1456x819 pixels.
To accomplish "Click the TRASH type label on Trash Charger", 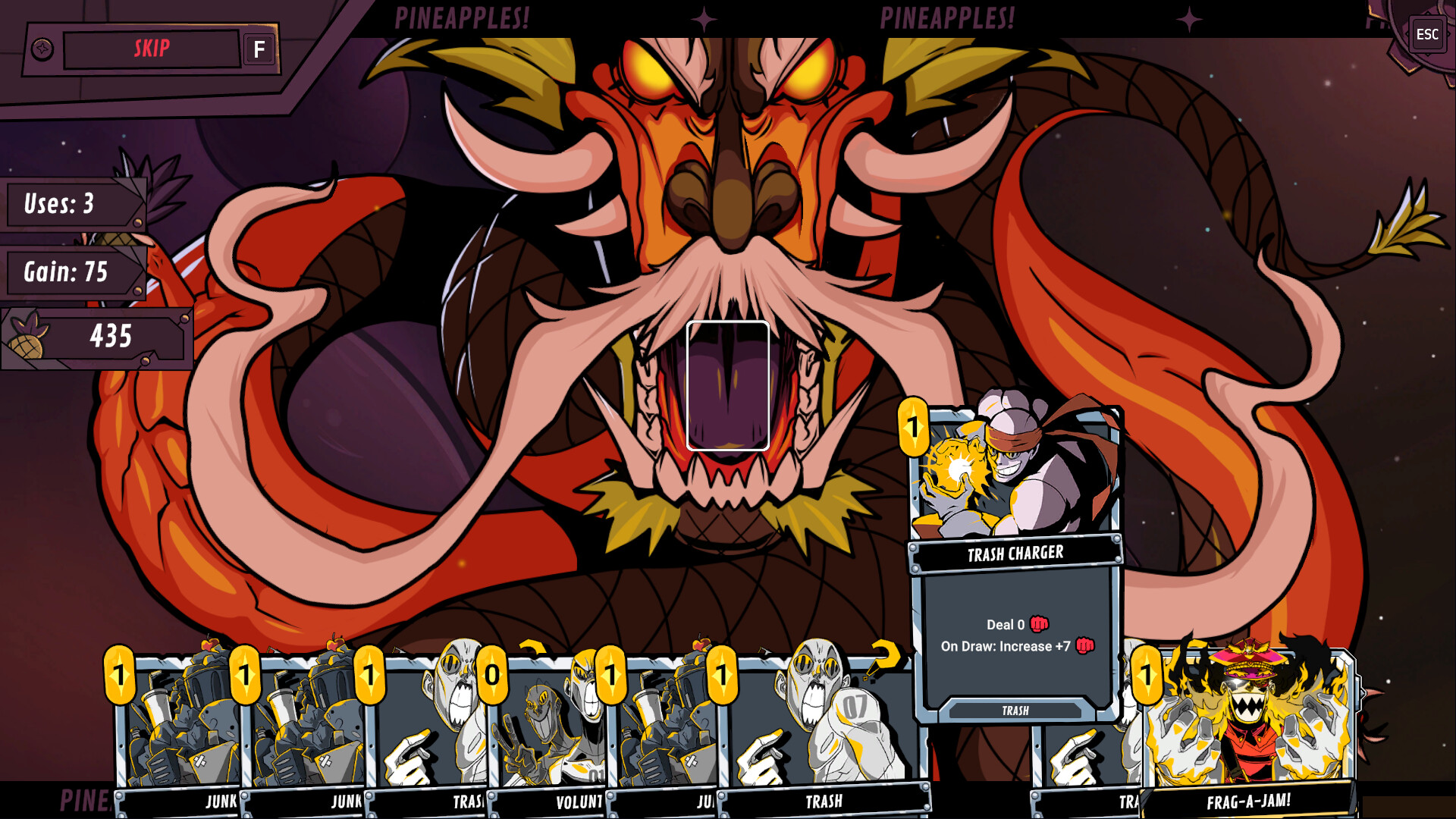I will coord(1016,711).
